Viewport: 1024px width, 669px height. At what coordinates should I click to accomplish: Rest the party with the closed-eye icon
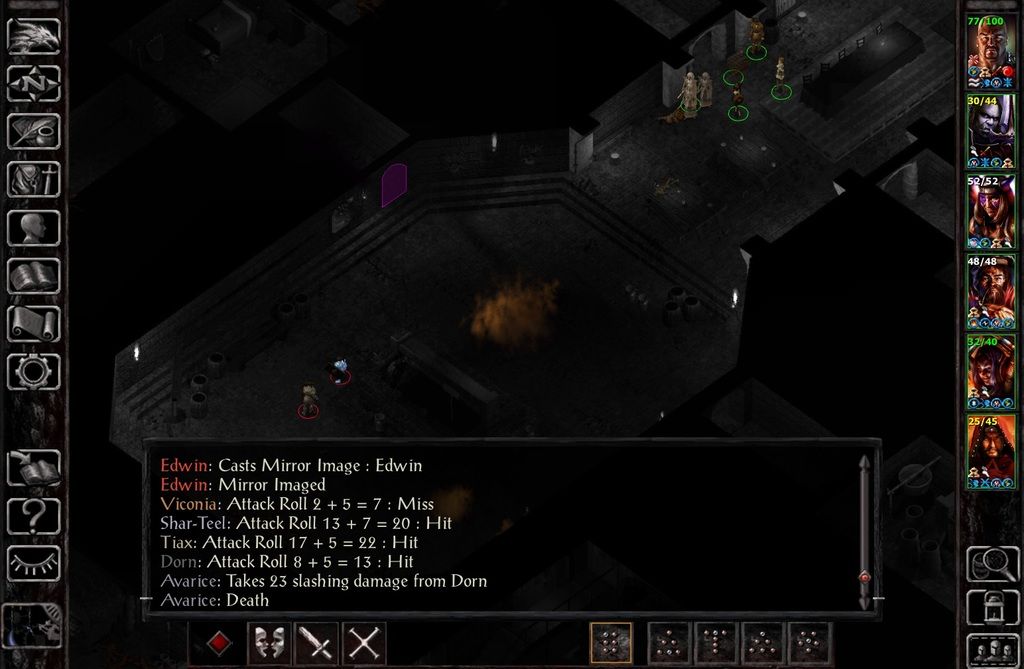click(33, 564)
